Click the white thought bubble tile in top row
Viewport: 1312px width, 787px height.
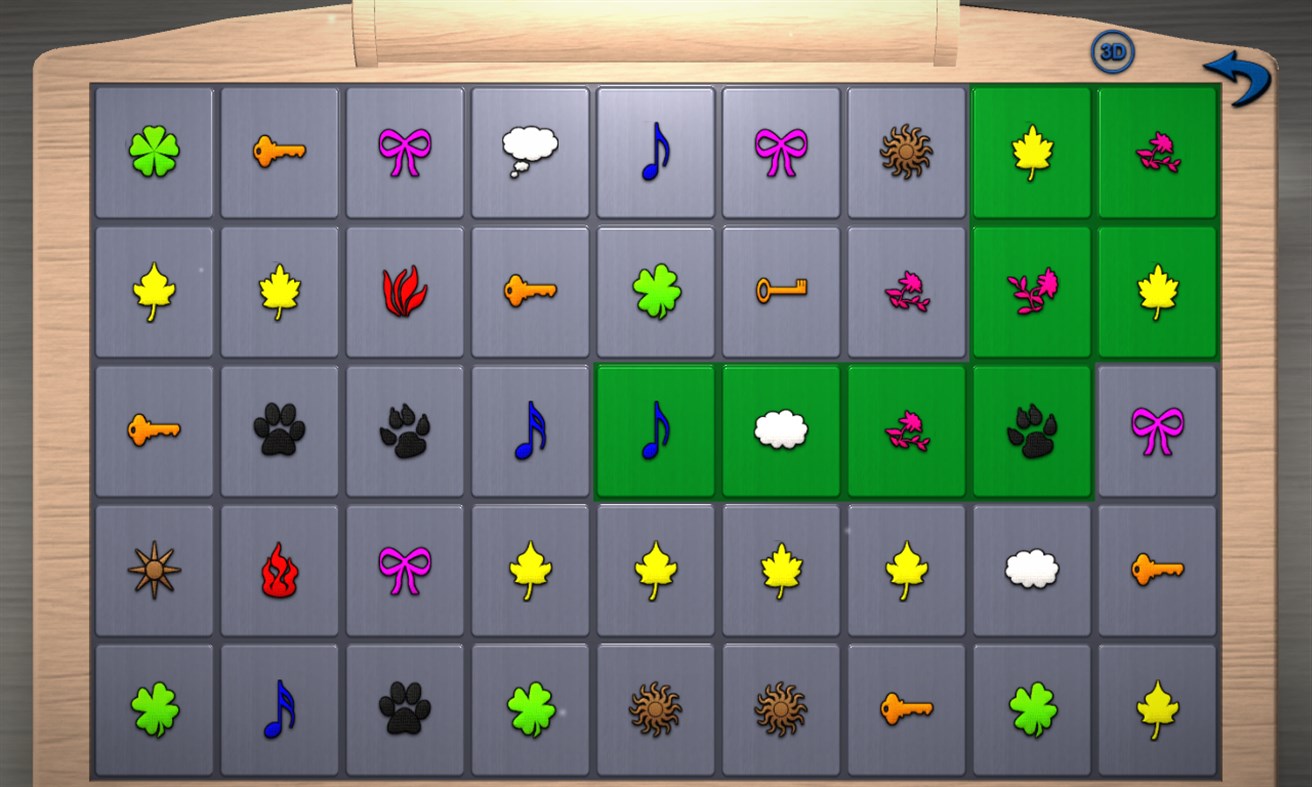coord(531,150)
